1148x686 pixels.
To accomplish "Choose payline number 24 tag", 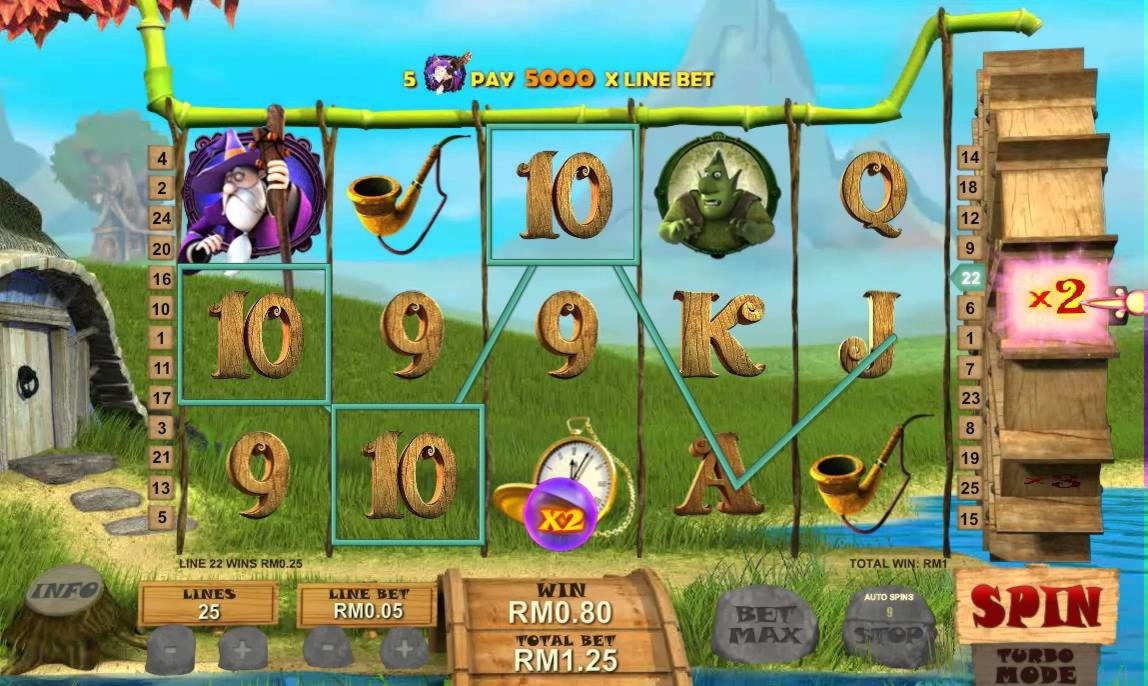I will pyautogui.click(x=161, y=218).
